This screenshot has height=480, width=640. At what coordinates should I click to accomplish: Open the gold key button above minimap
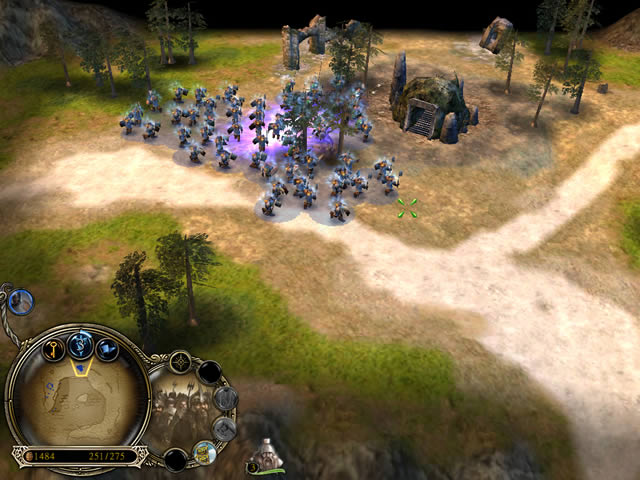[53, 349]
